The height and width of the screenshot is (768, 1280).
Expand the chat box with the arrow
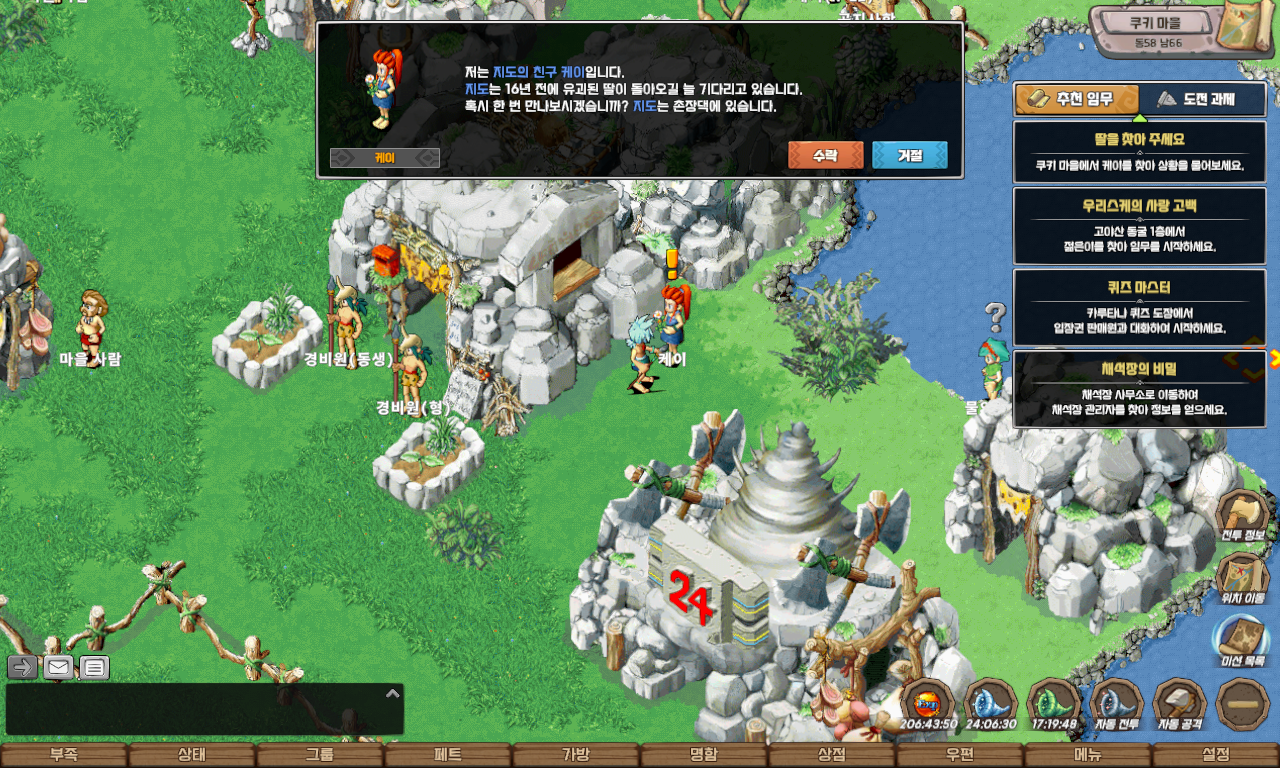393,693
